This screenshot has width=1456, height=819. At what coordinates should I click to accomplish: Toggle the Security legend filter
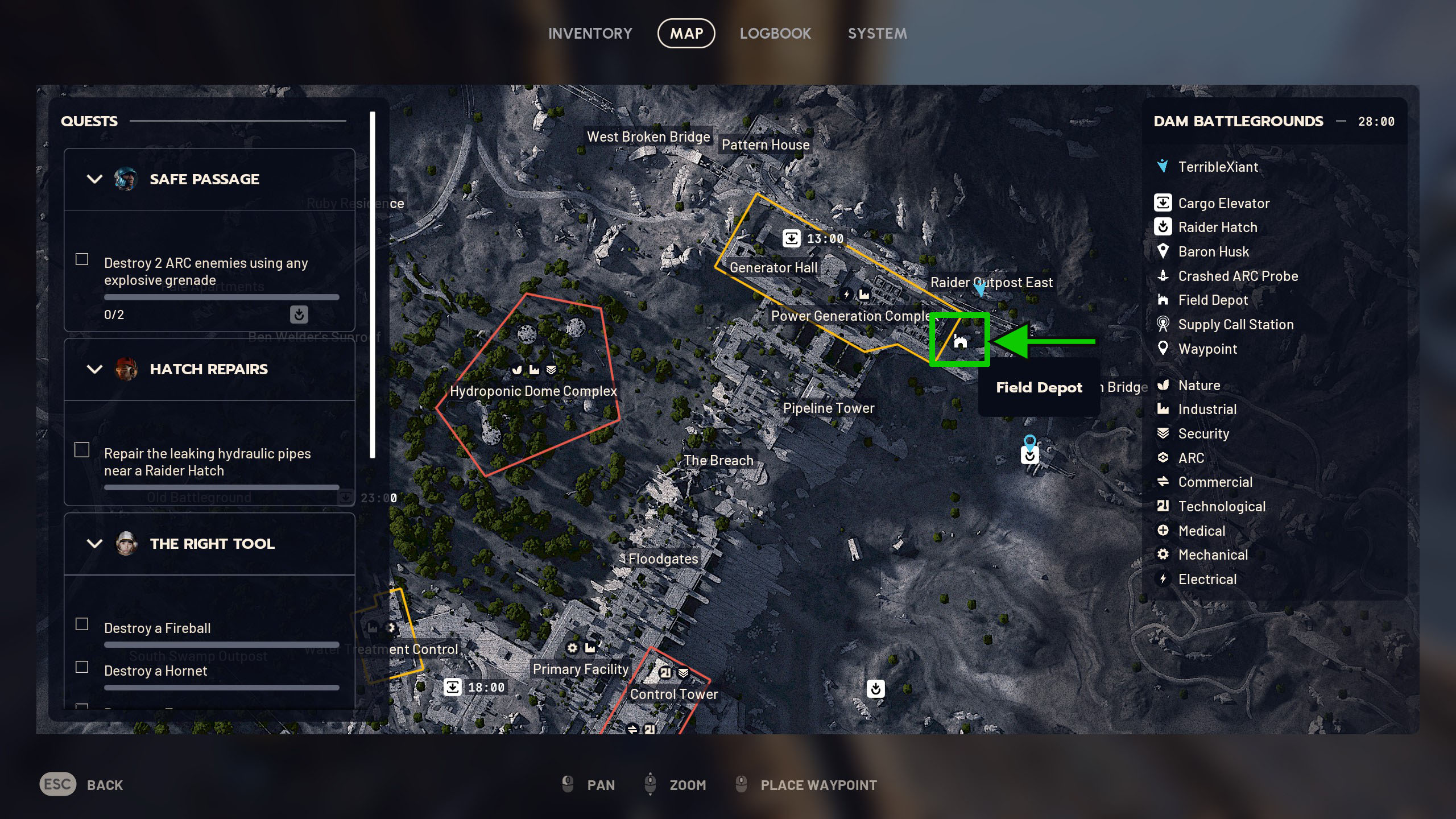(x=1203, y=434)
